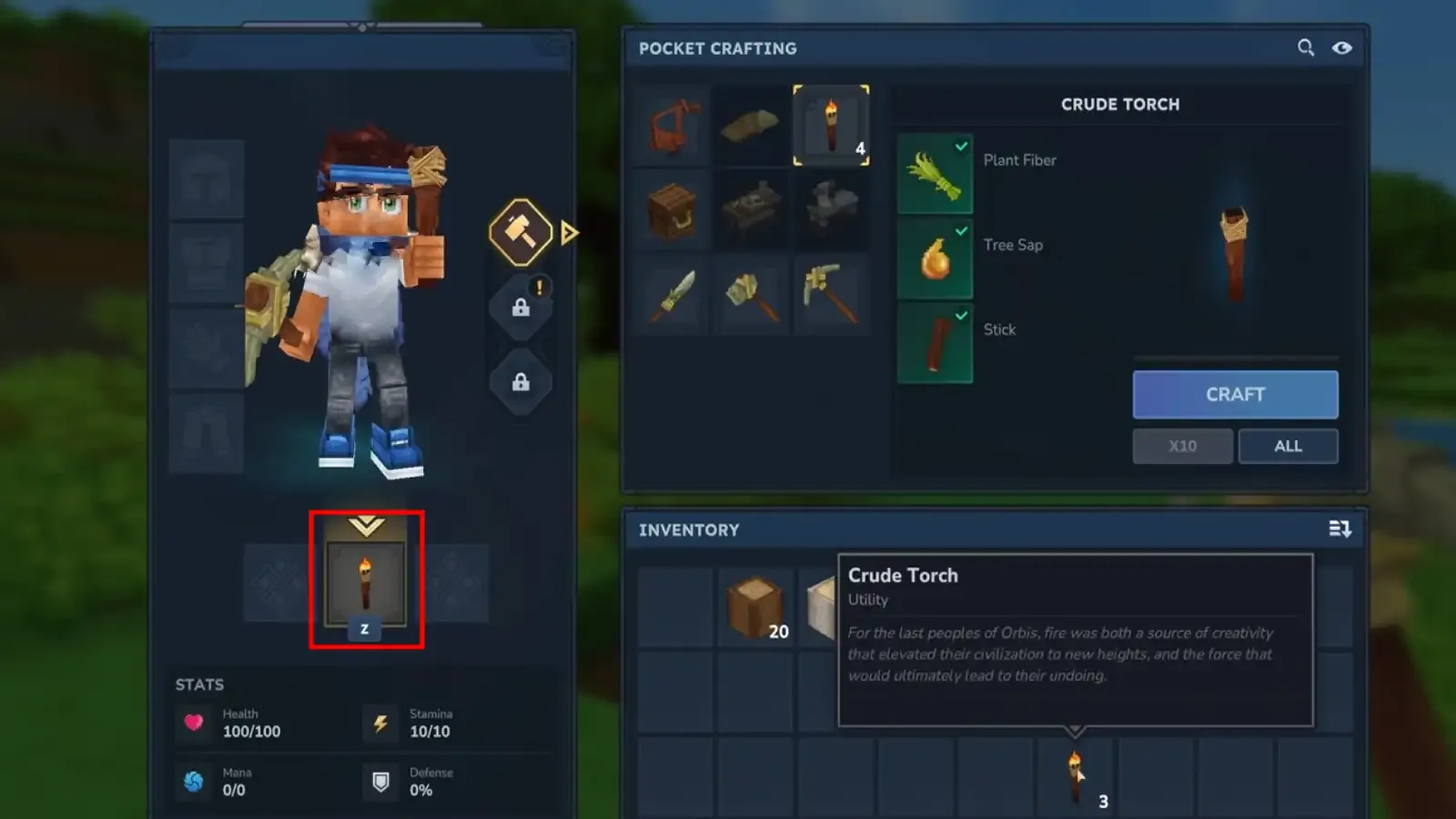
Task: Toggle the eye filter in Pocket Crafting header
Action: (1341, 48)
